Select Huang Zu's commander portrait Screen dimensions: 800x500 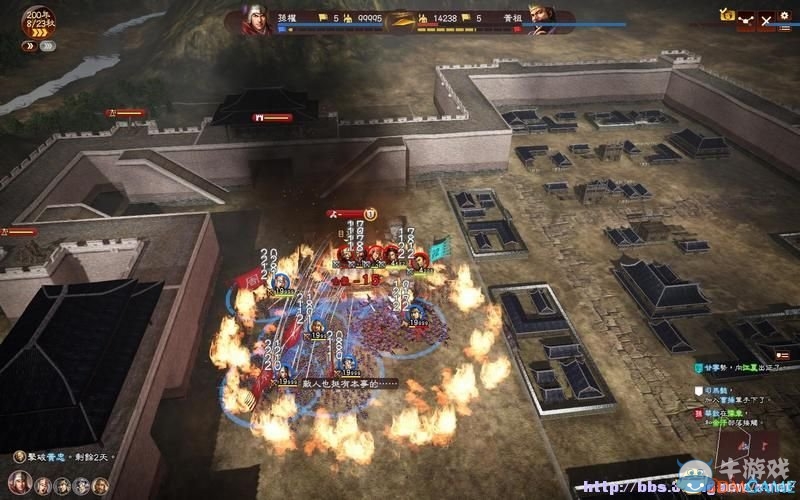click(544, 19)
